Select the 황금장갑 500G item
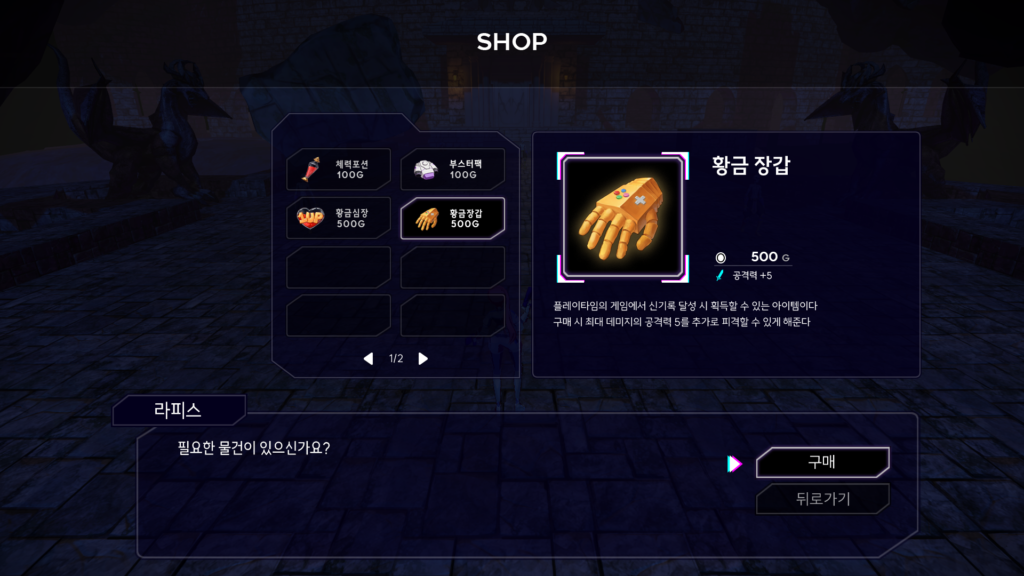 click(x=452, y=218)
